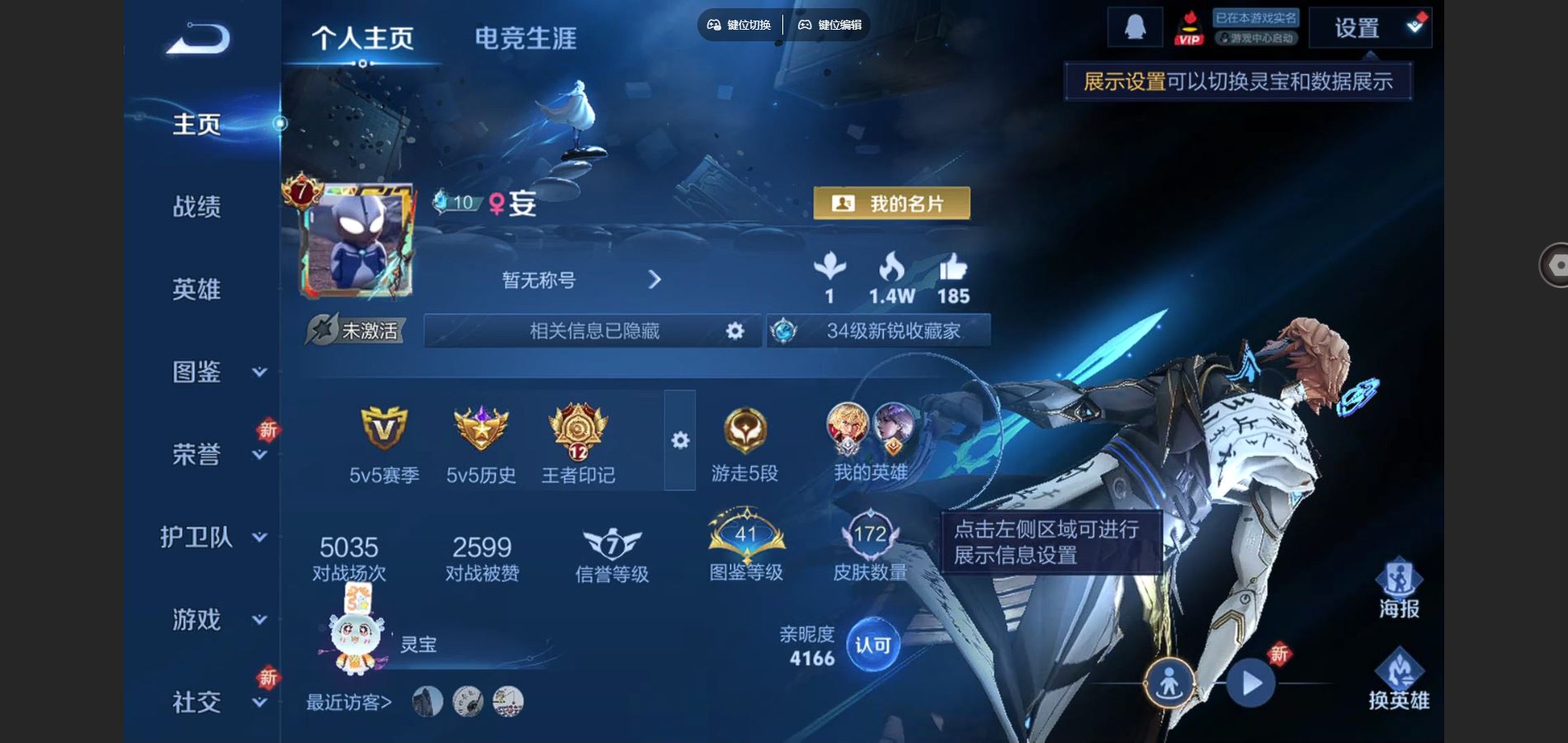Viewport: 1568px width, 743px height.
Task: Open 我的名片 card
Action: pos(891,203)
